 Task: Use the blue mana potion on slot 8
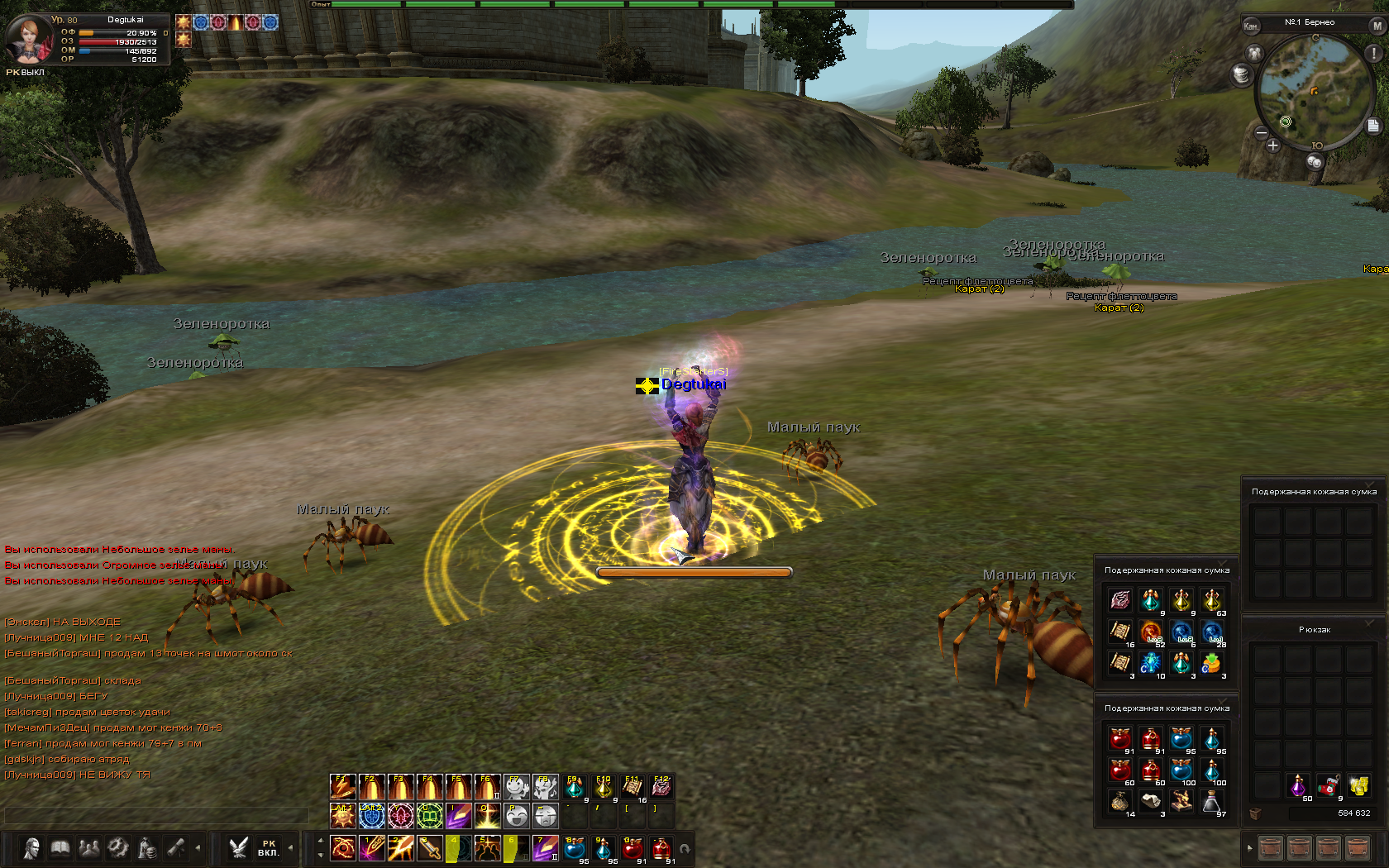click(575, 848)
